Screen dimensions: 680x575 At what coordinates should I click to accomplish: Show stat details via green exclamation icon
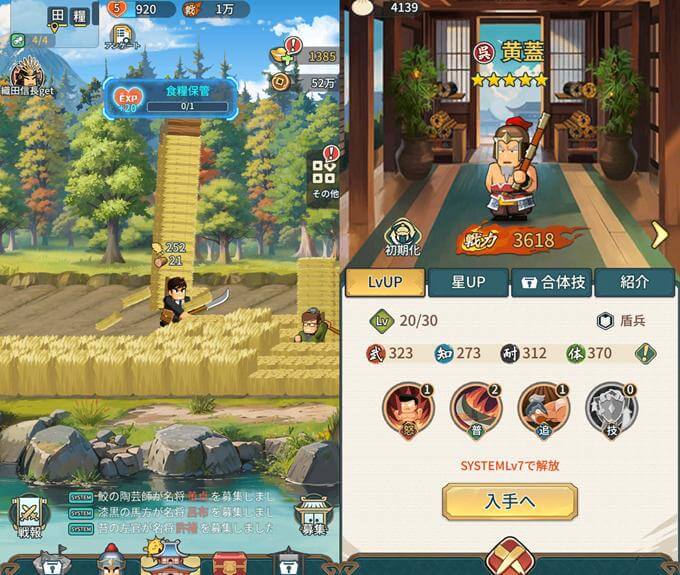coord(647,353)
